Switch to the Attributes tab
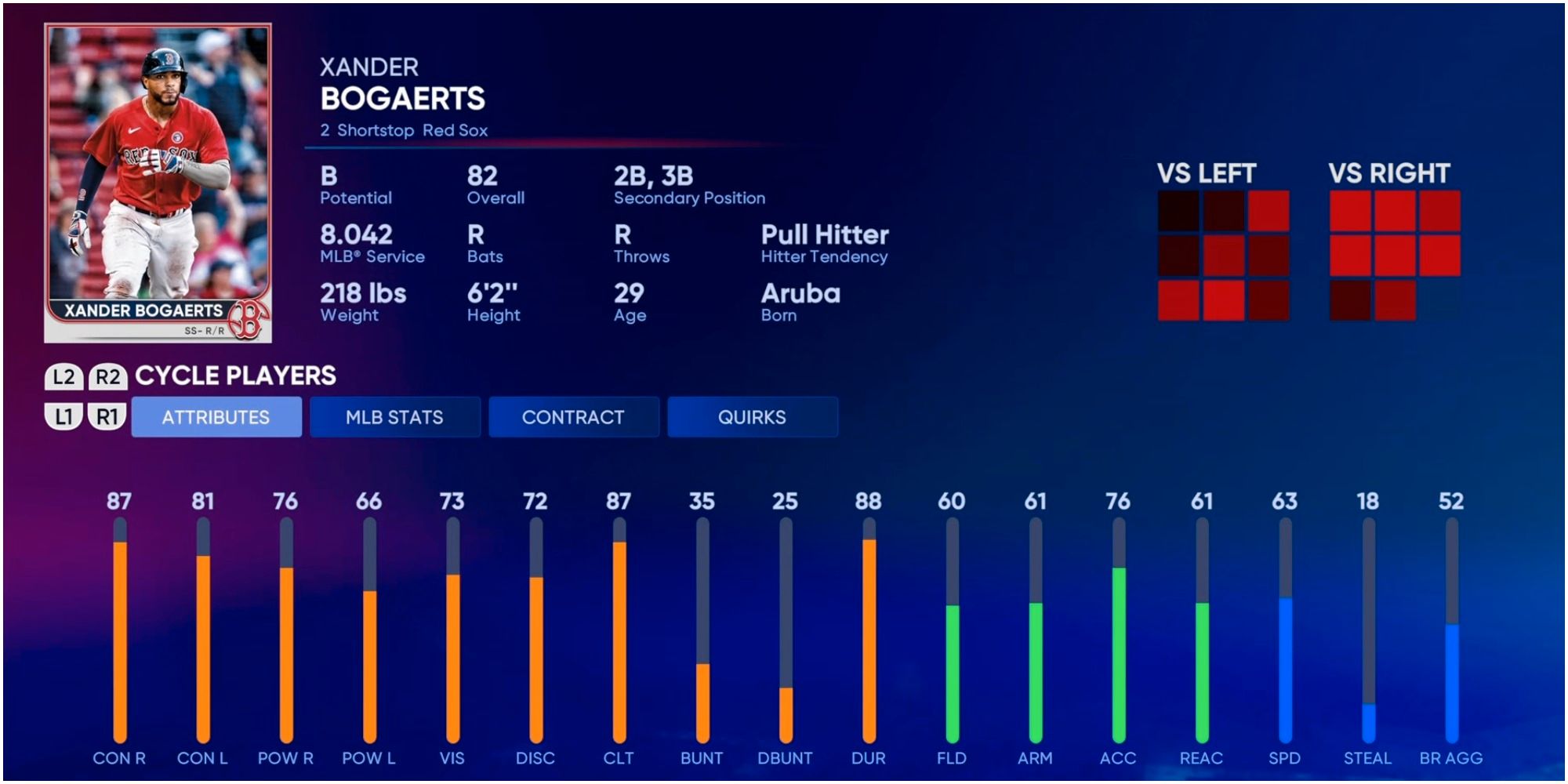This screenshot has width=1568, height=784. point(216,417)
